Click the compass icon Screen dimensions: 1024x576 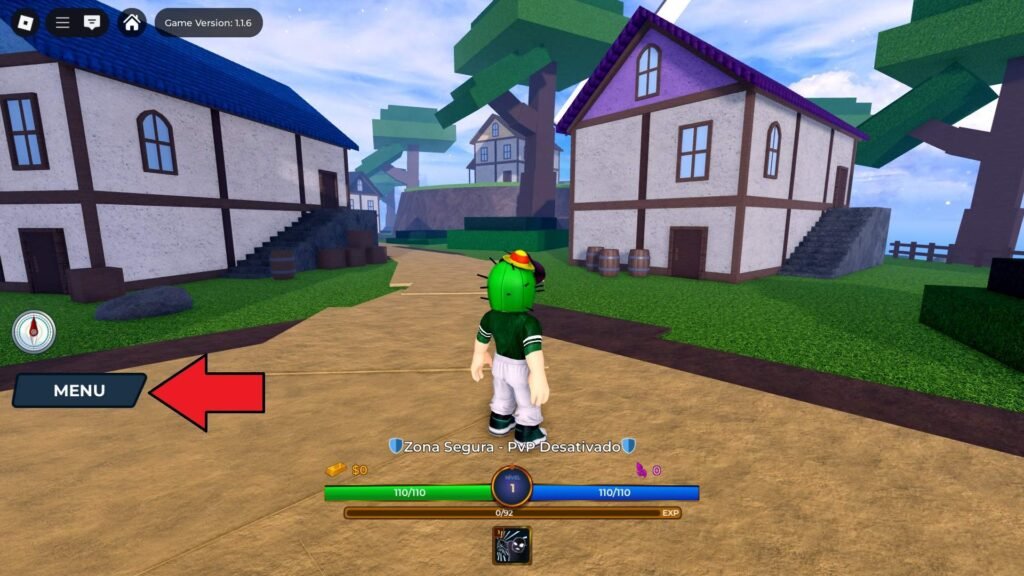tap(34, 331)
